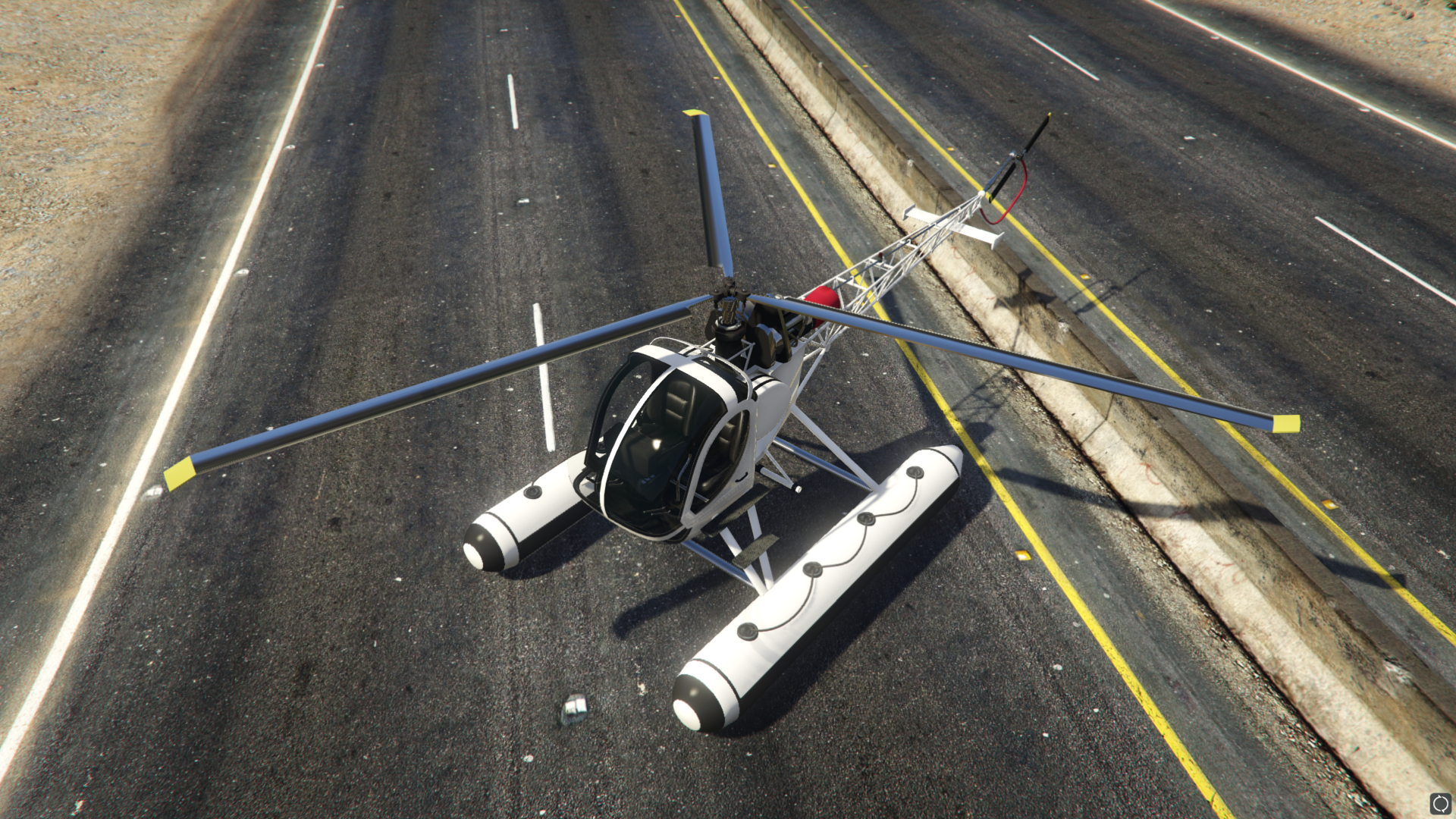Click the circular arrows rotate icon
The image size is (1456, 819).
1440,803
